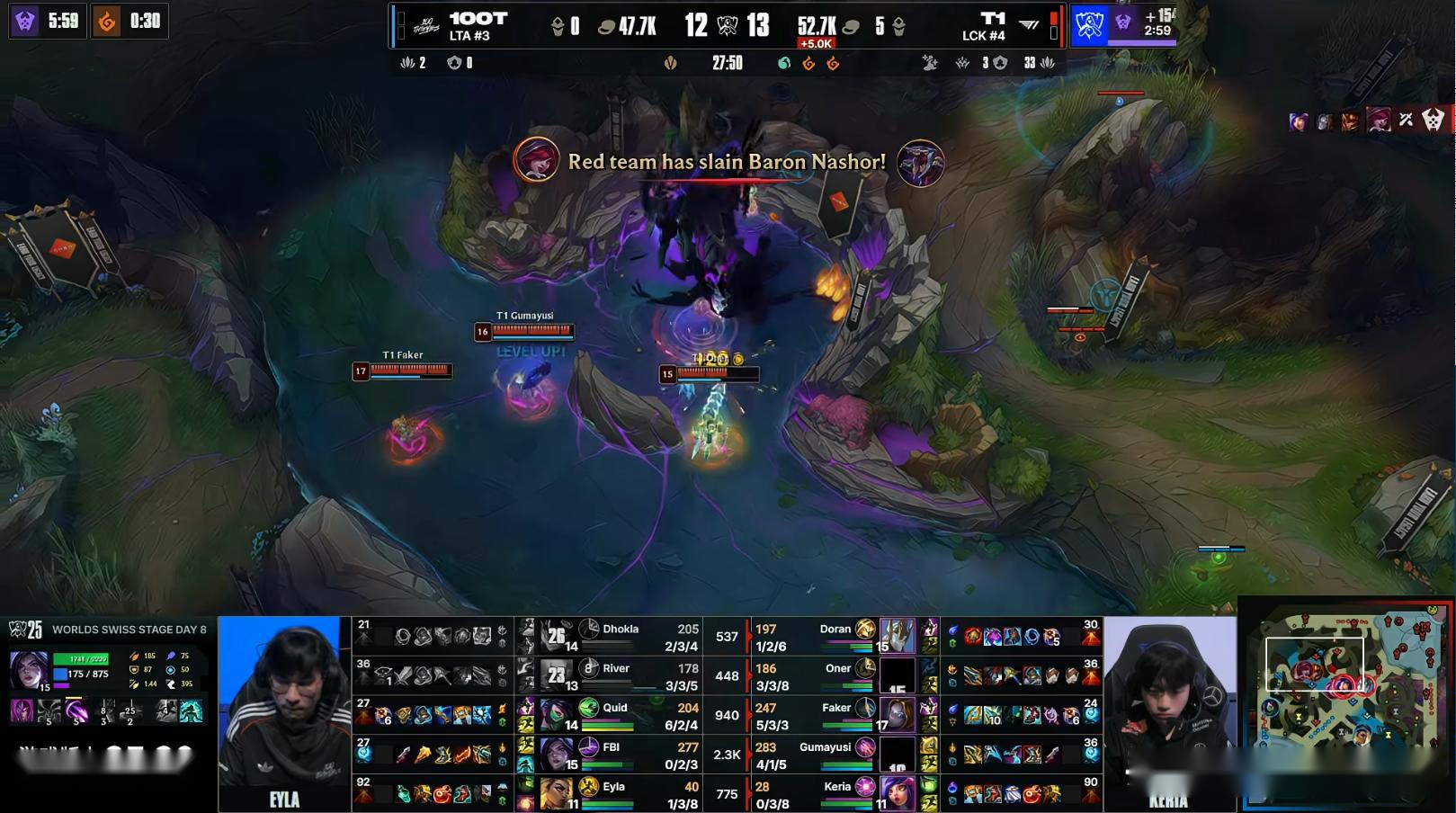The image size is (1456, 813).
Task: Click Keria's champion portrait
Action: click(897, 793)
